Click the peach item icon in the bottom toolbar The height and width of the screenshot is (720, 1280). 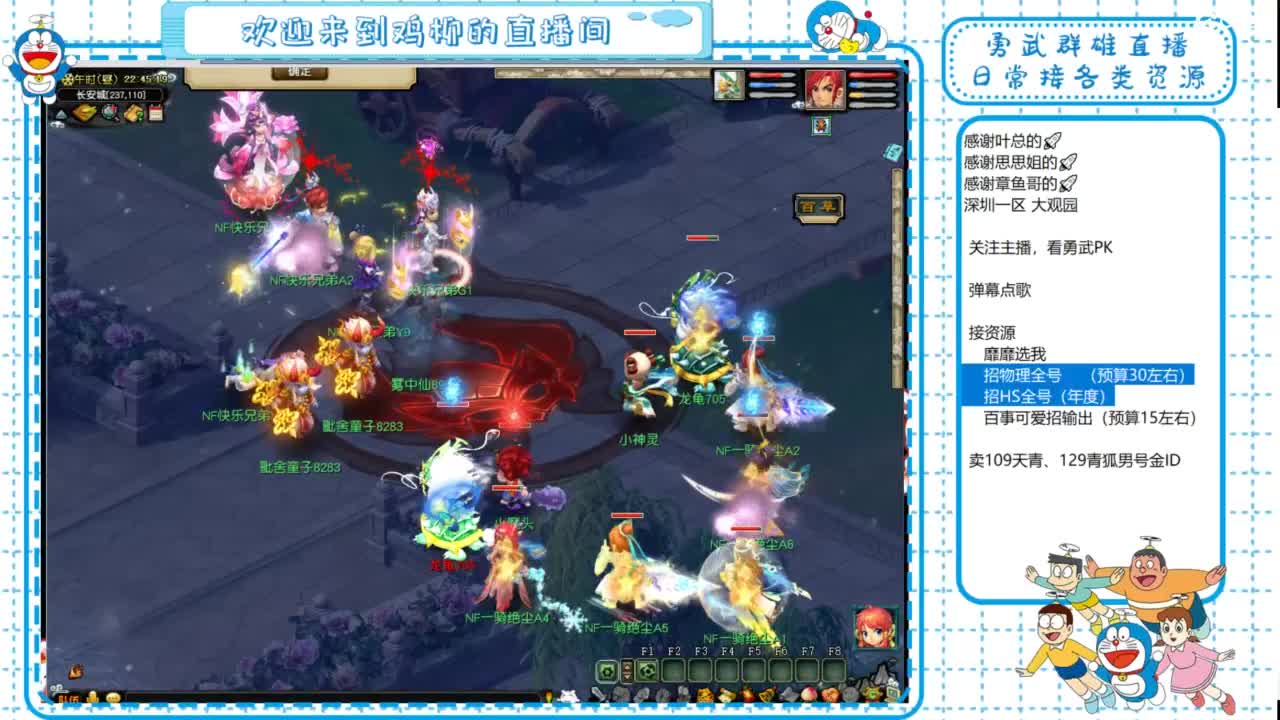[x=807, y=693]
